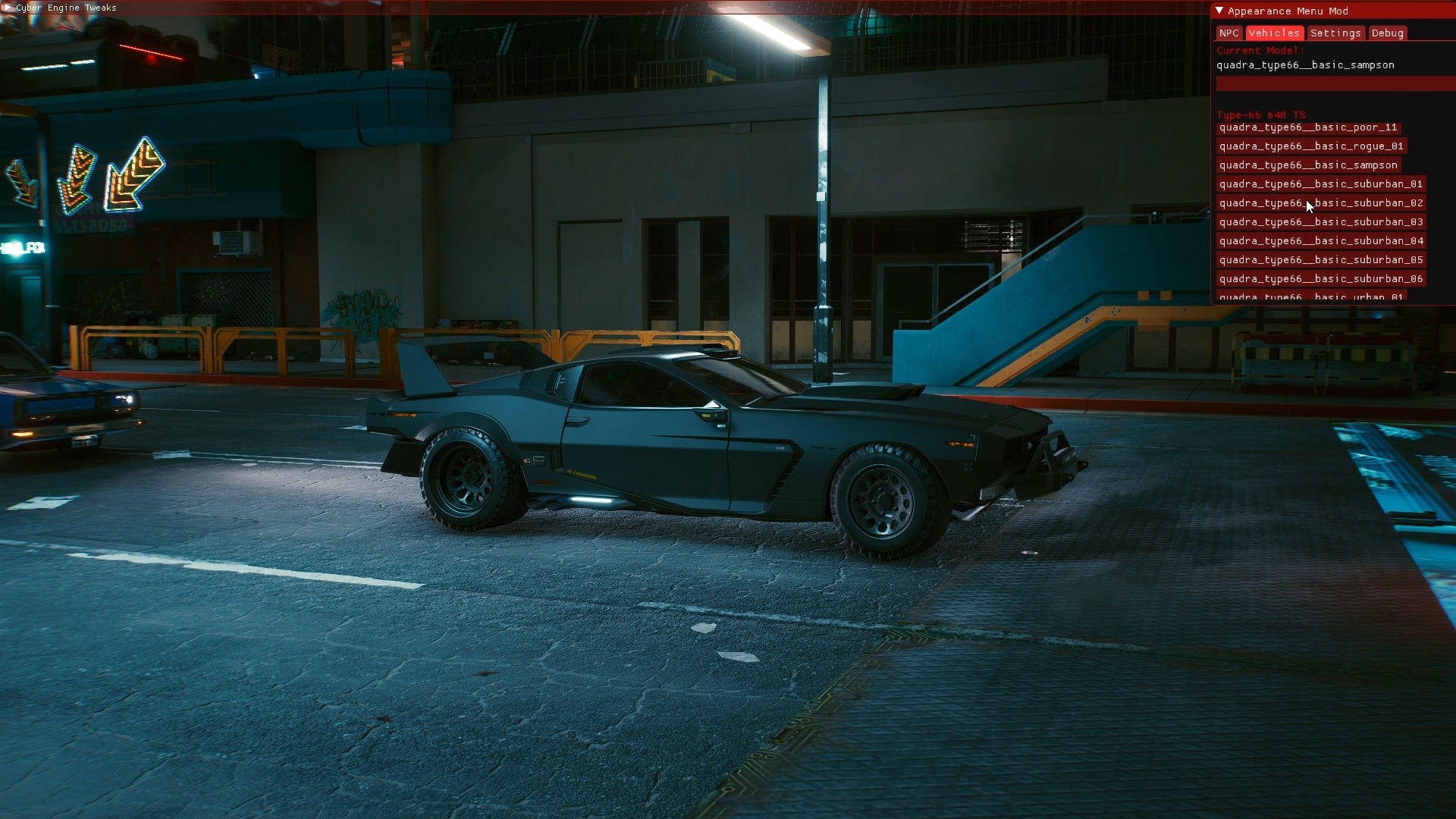This screenshot has height=819, width=1456.
Task: Select the basic_suburban_05 appearance
Action: coord(1321,260)
